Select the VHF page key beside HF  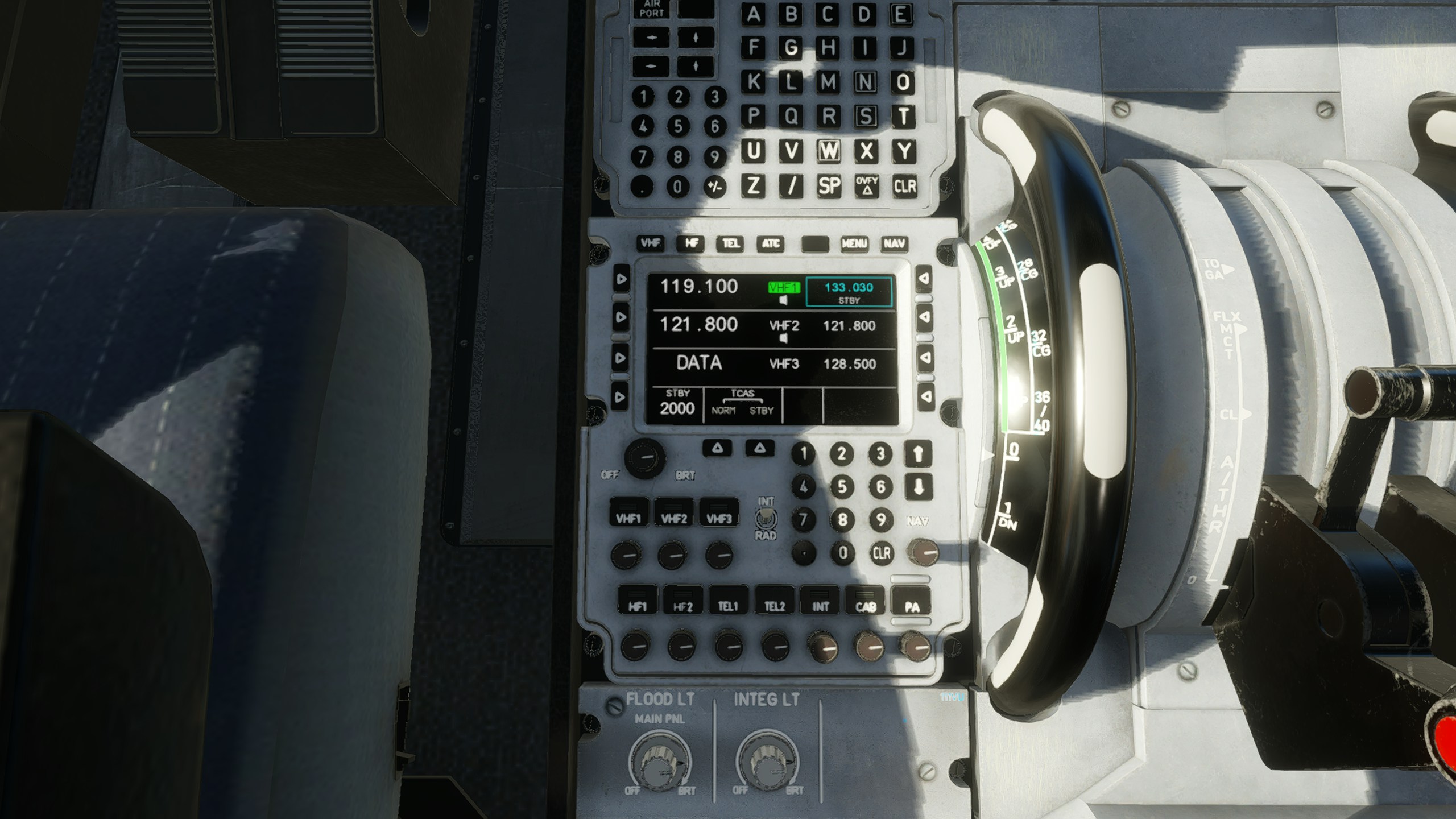(x=651, y=243)
